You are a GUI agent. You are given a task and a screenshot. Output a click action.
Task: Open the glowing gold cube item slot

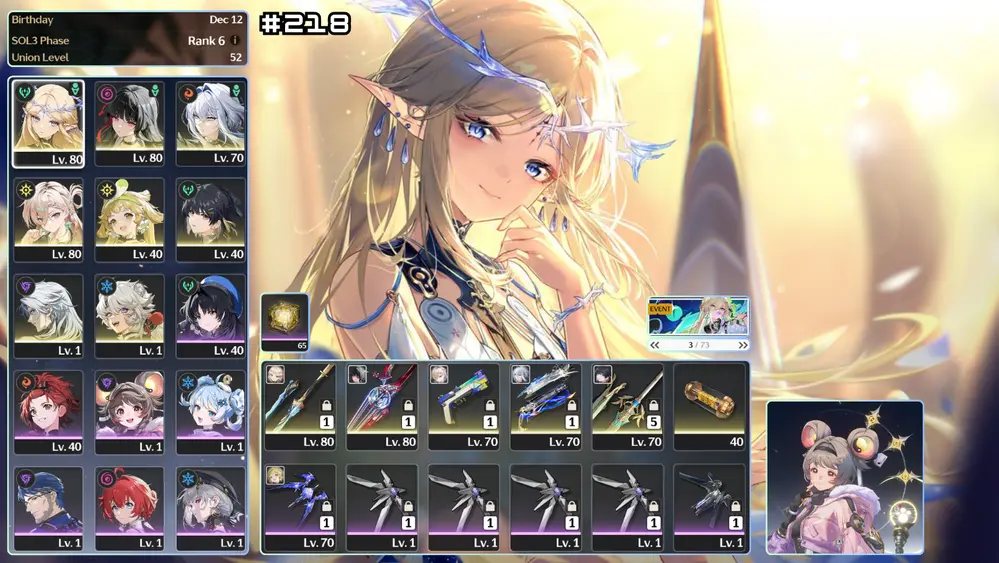pyautogui.click(x=285, y=322)
